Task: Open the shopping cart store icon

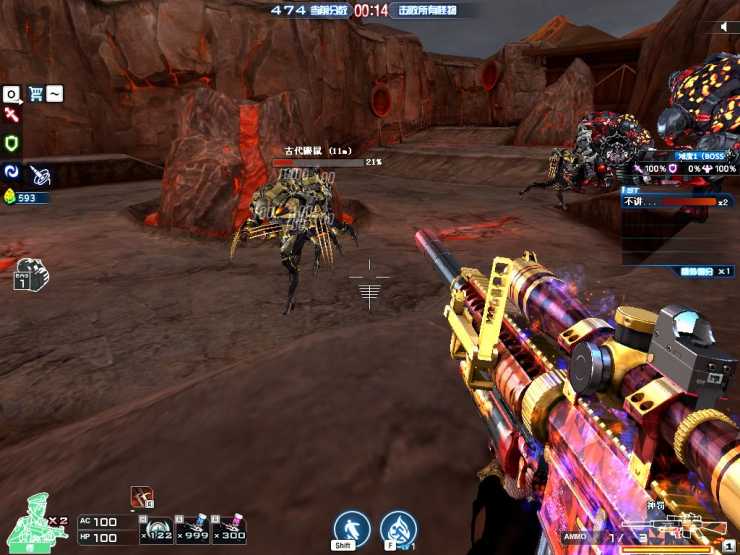Action: tap(36, 94)
